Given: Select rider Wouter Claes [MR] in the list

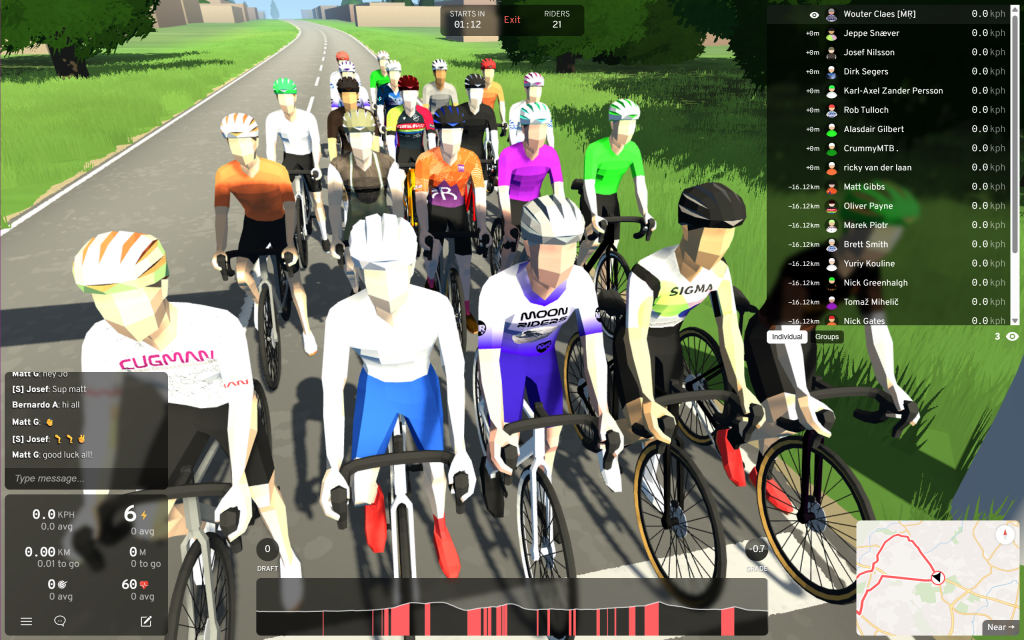Looking at the screenshot, I should (879, 14).
